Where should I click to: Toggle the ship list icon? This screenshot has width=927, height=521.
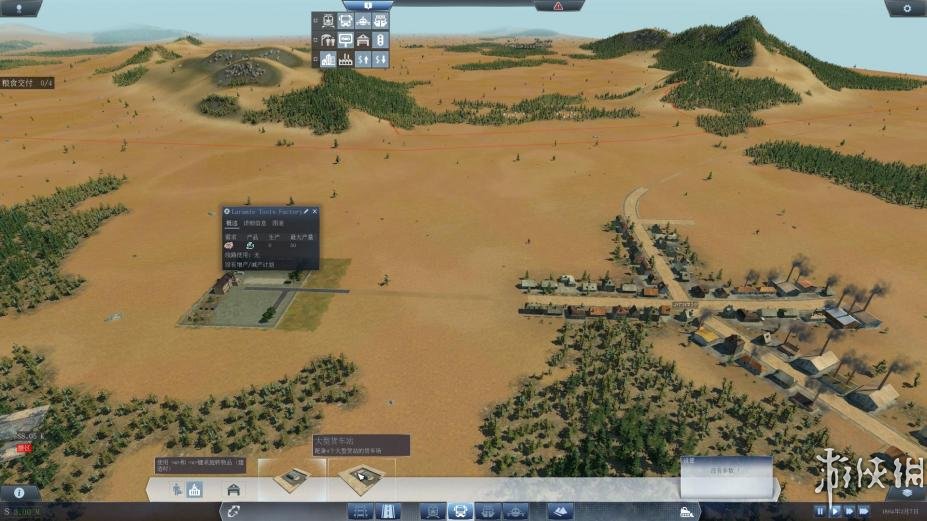(x=363, y=22)
